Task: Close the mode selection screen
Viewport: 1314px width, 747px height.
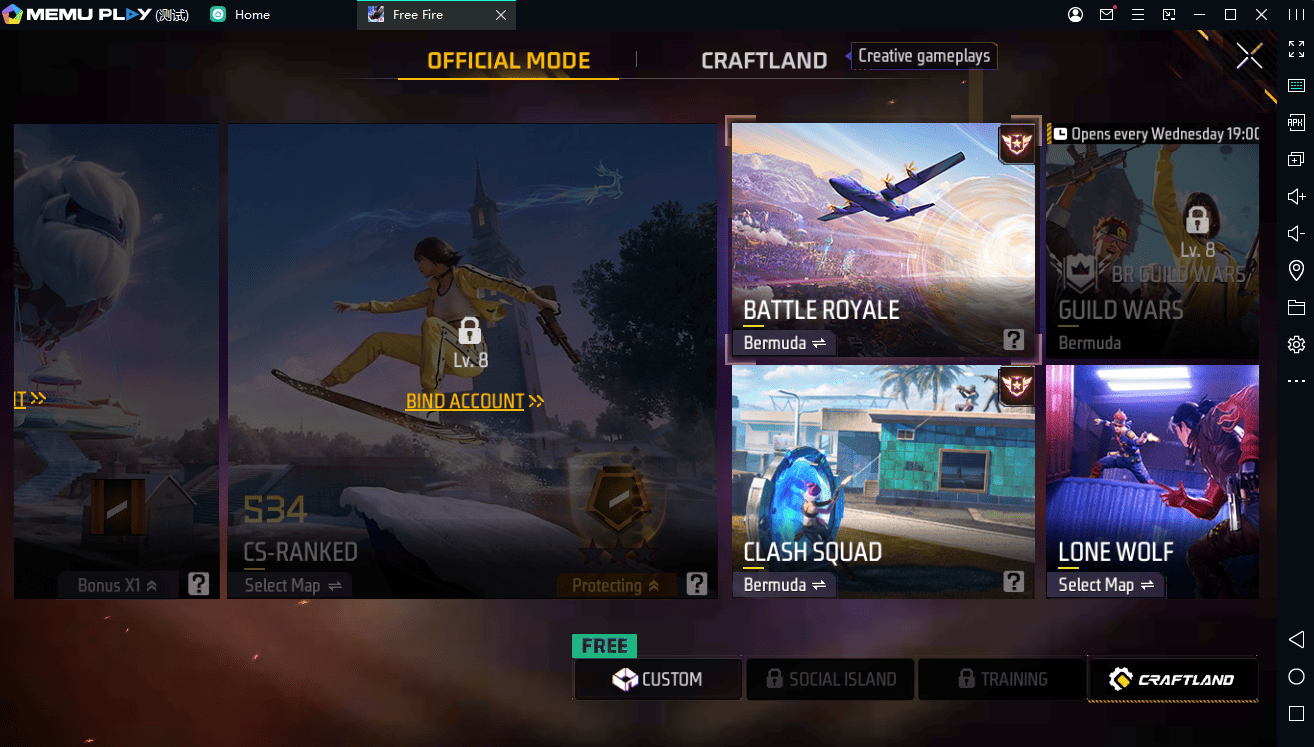Action: click(x=1249, y=56)
